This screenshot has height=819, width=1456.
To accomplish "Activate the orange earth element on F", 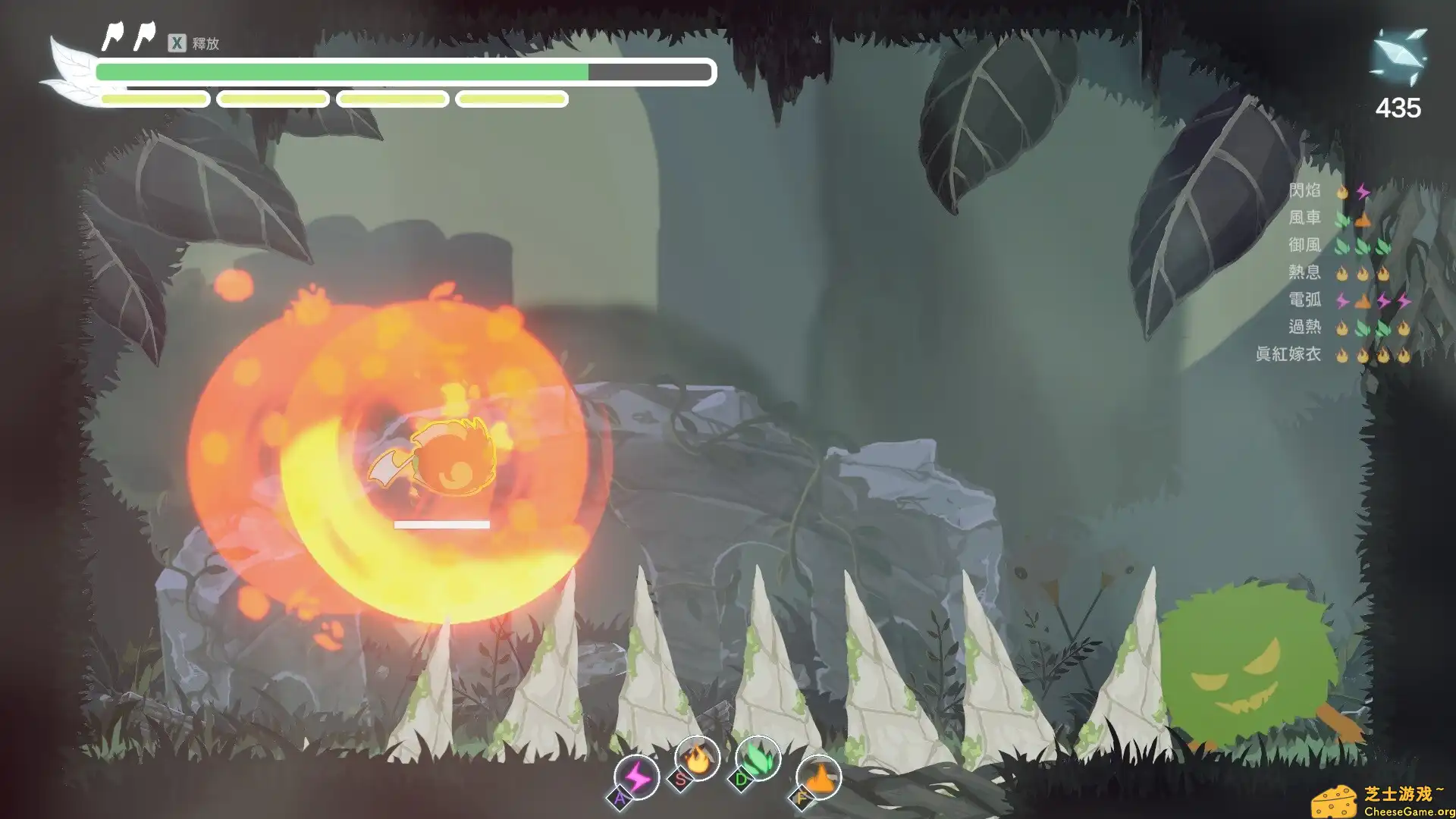I will tap(818, 777).
